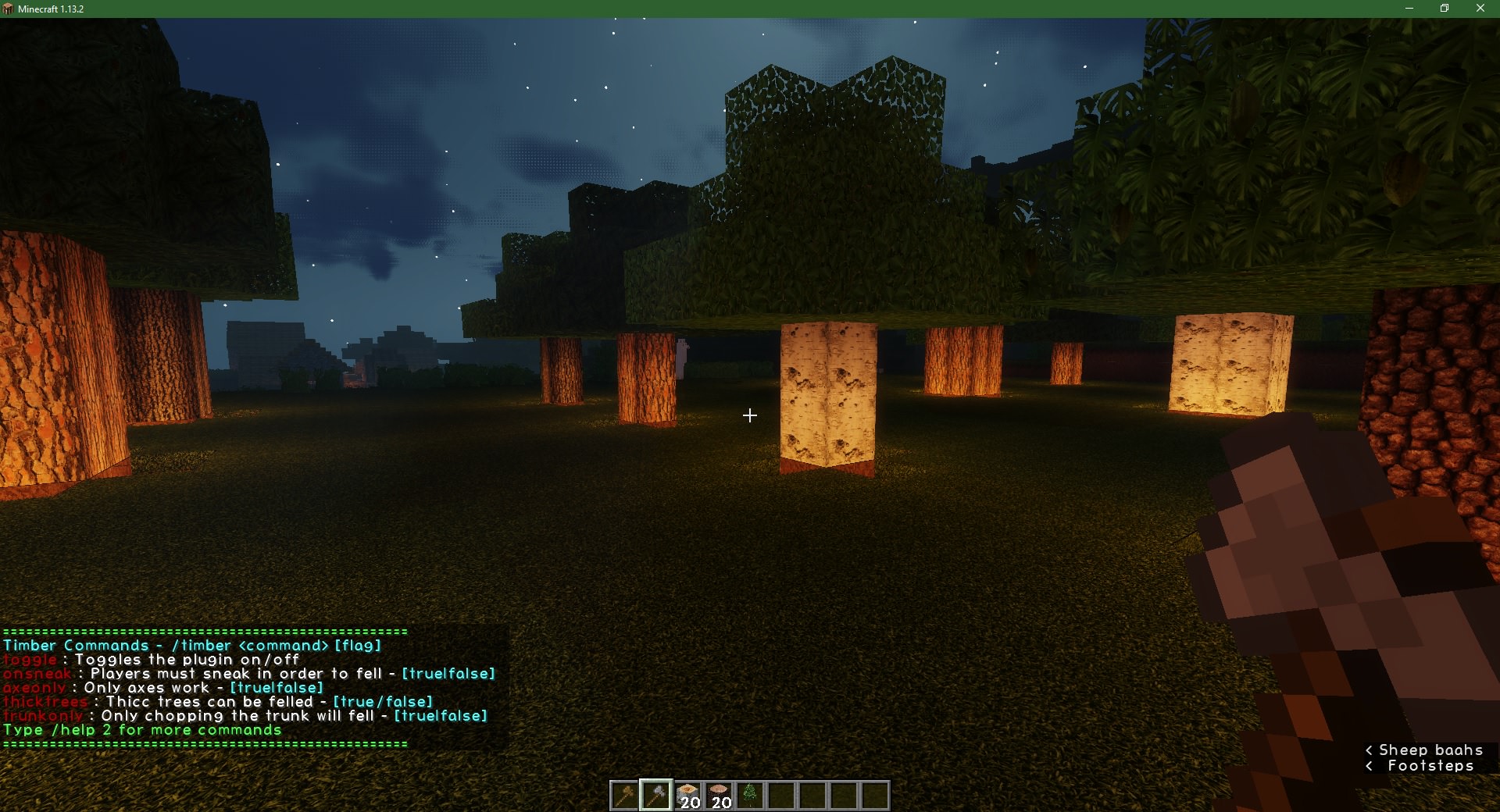Click the onsneak command text
Image resolution: width=1500 pixels, height=812 pixels.
35,674
